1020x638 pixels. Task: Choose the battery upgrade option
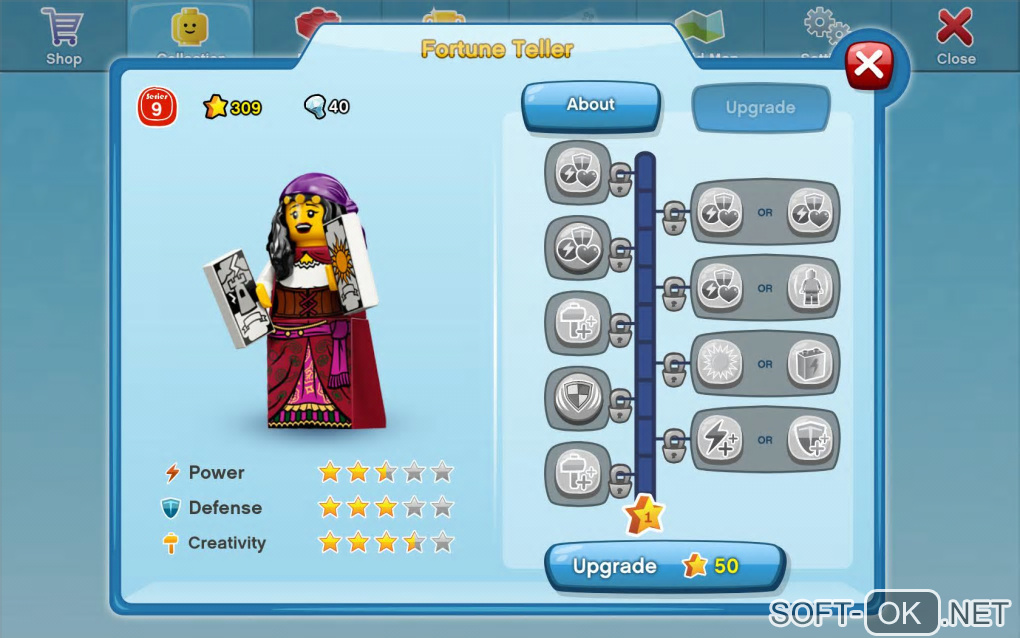coord(810,364)
